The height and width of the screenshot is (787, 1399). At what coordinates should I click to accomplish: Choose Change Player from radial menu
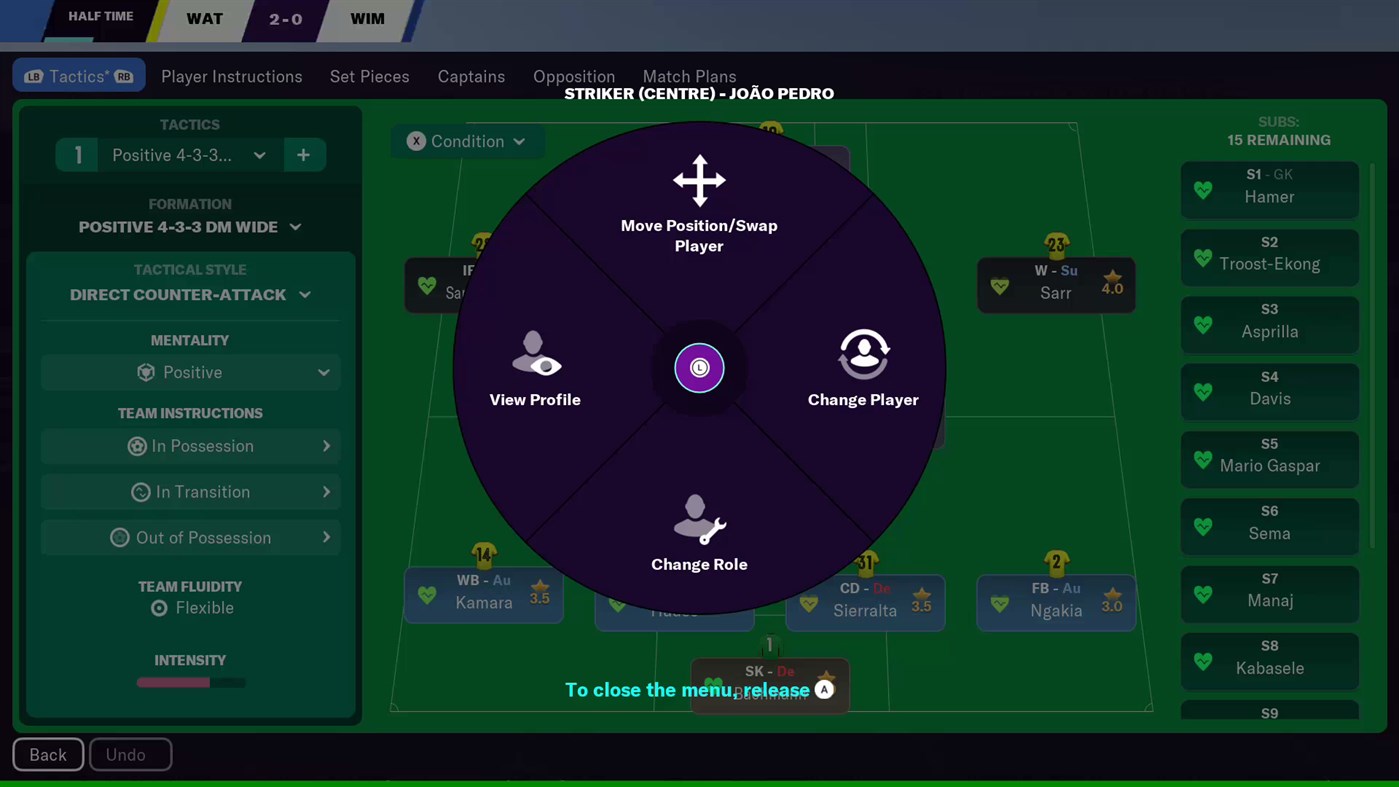coord(862,370)
